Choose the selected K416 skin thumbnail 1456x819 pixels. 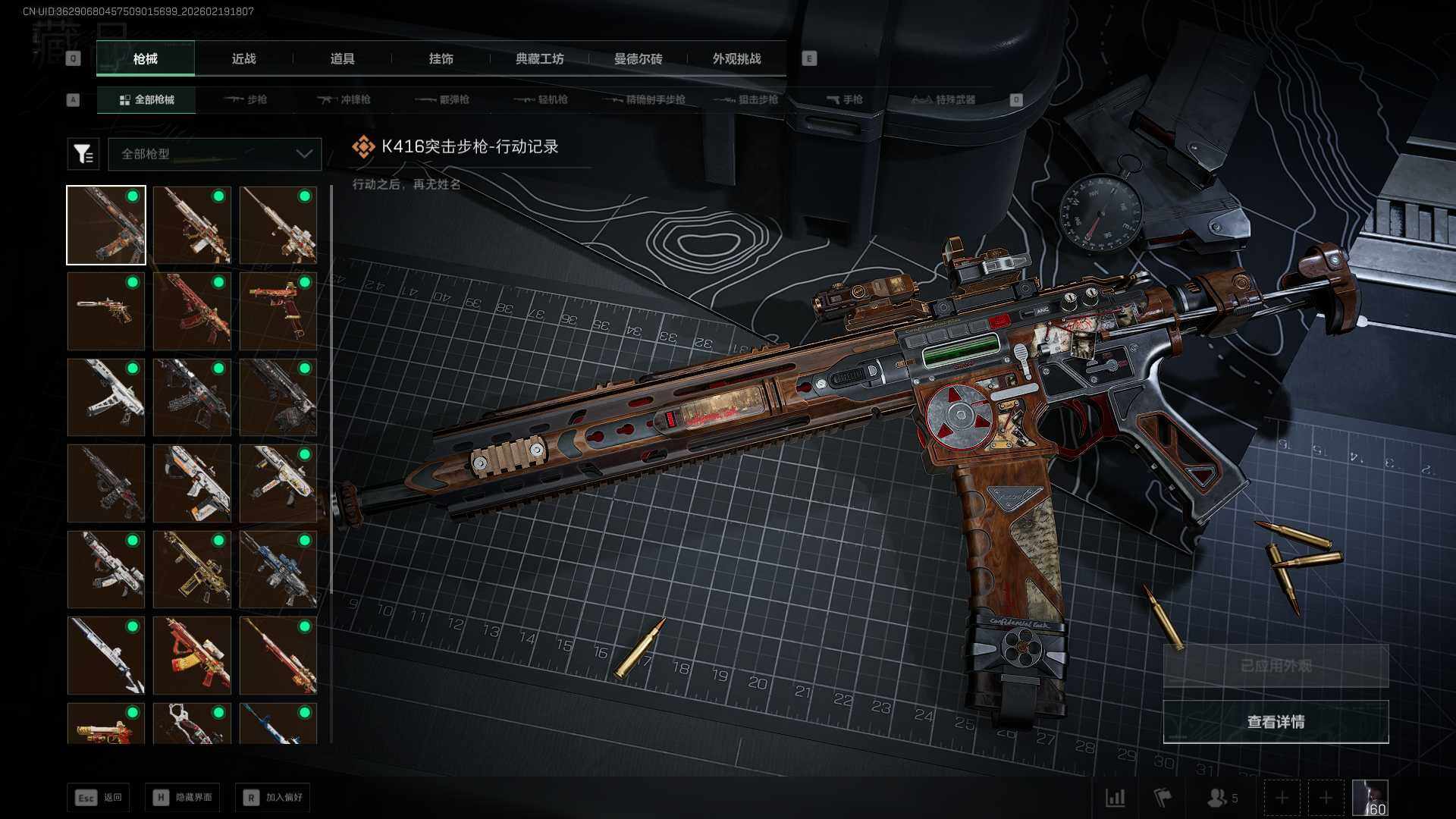point(106,225)
